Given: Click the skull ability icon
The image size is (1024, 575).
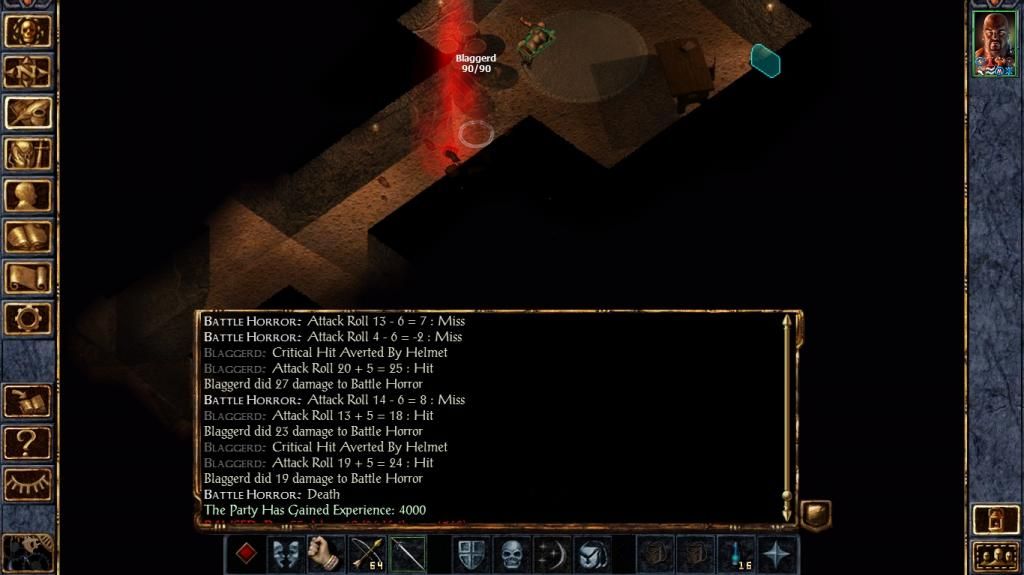Looking at the screenshot, I should [x=511, y=554].
